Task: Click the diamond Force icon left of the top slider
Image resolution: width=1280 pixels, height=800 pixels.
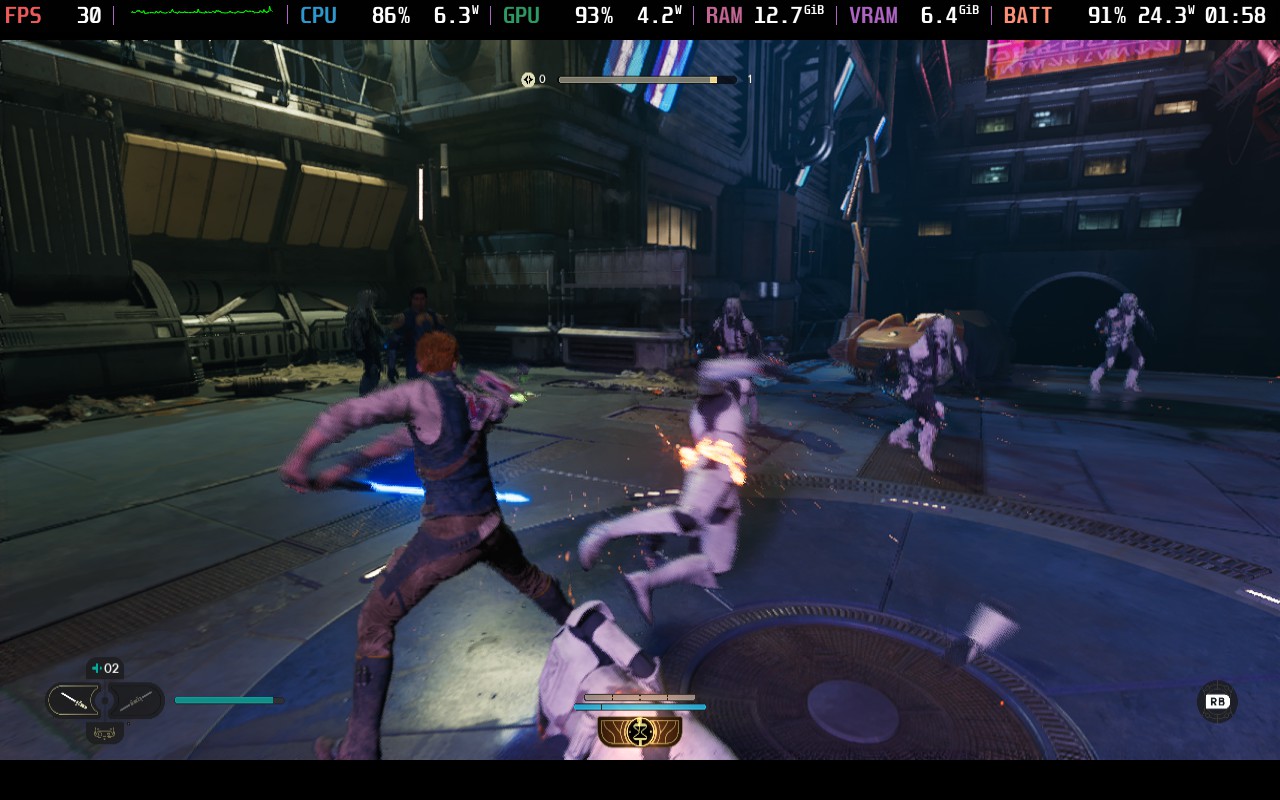Action: coord(529,79)
